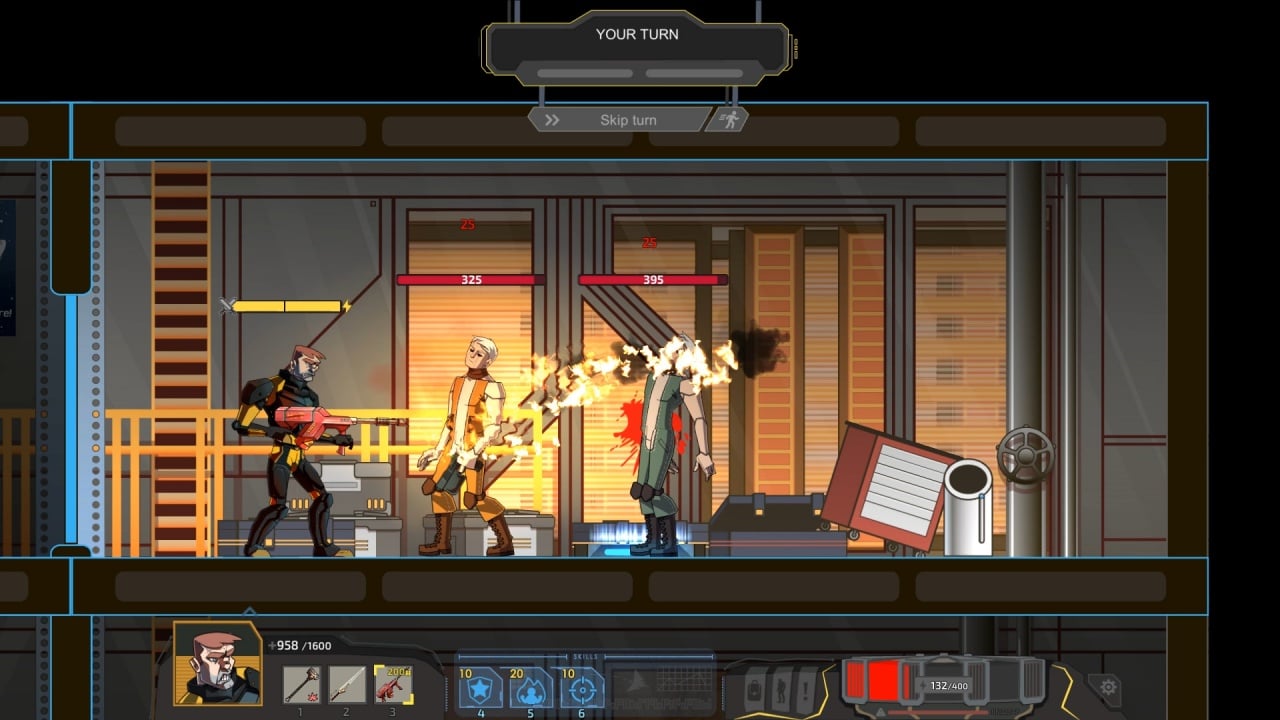Open the exclamation mark panel
Viewport: 1280px width, 720px height.
(x=805, y=688)
